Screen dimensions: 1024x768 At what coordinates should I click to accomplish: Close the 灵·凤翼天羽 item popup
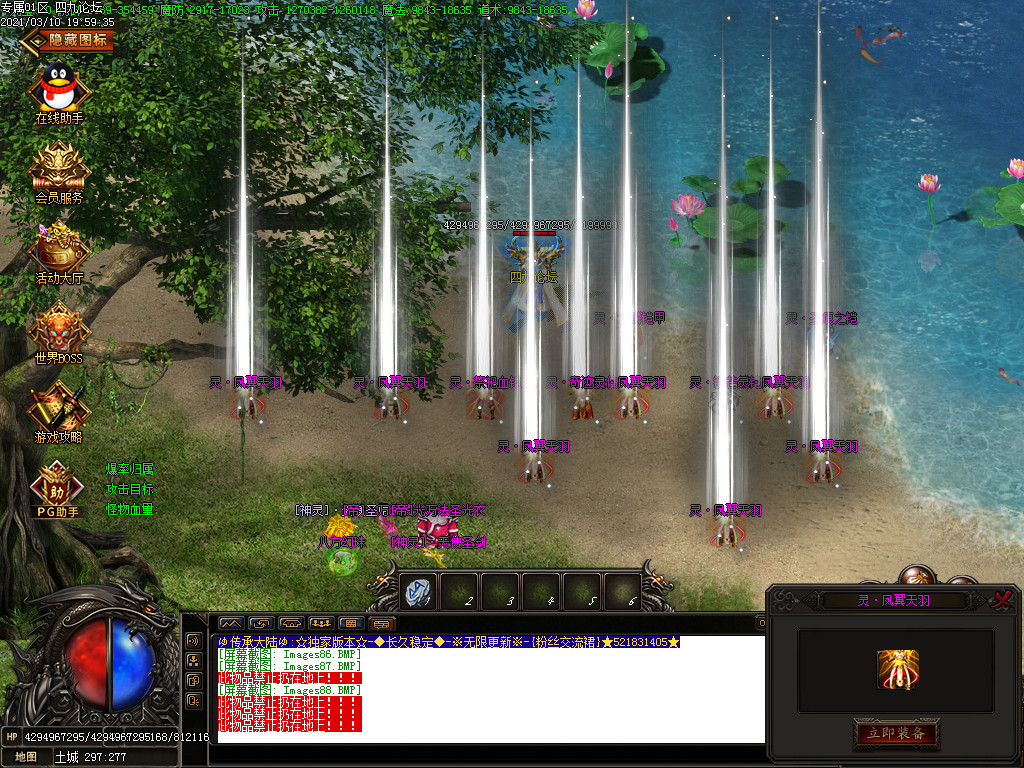point(1001,600)
